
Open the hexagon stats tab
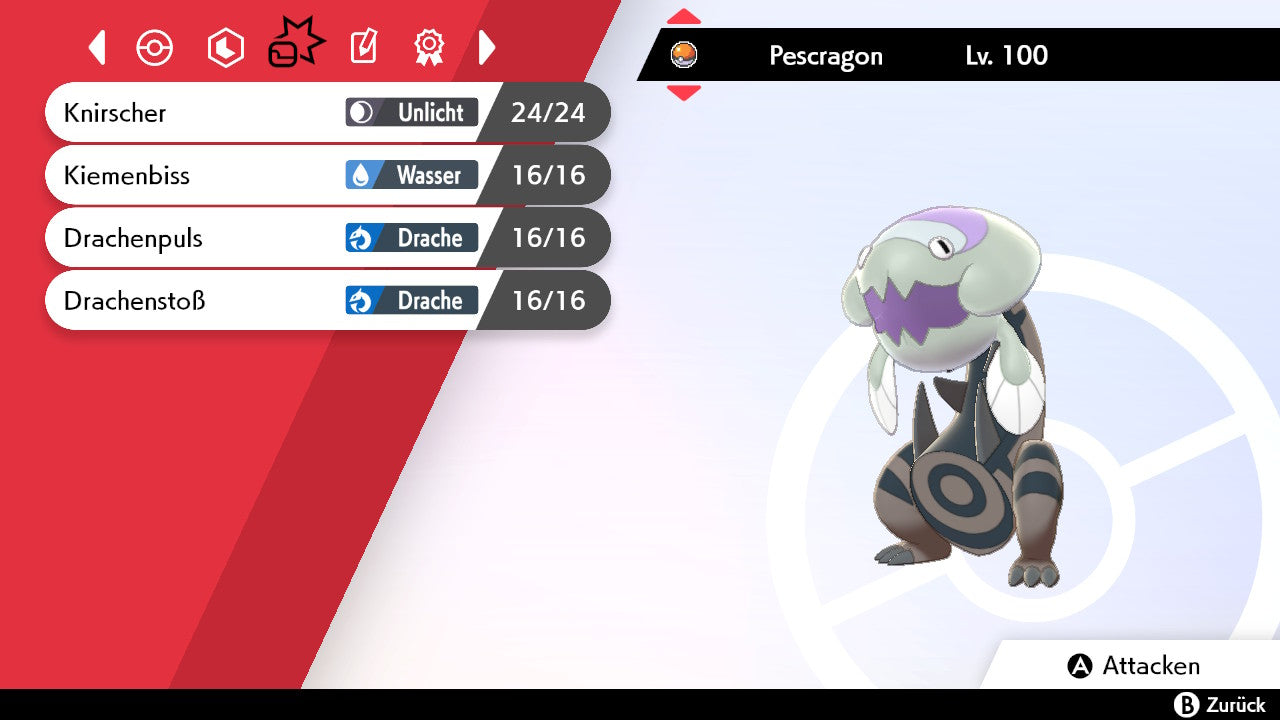pos(225,47)
